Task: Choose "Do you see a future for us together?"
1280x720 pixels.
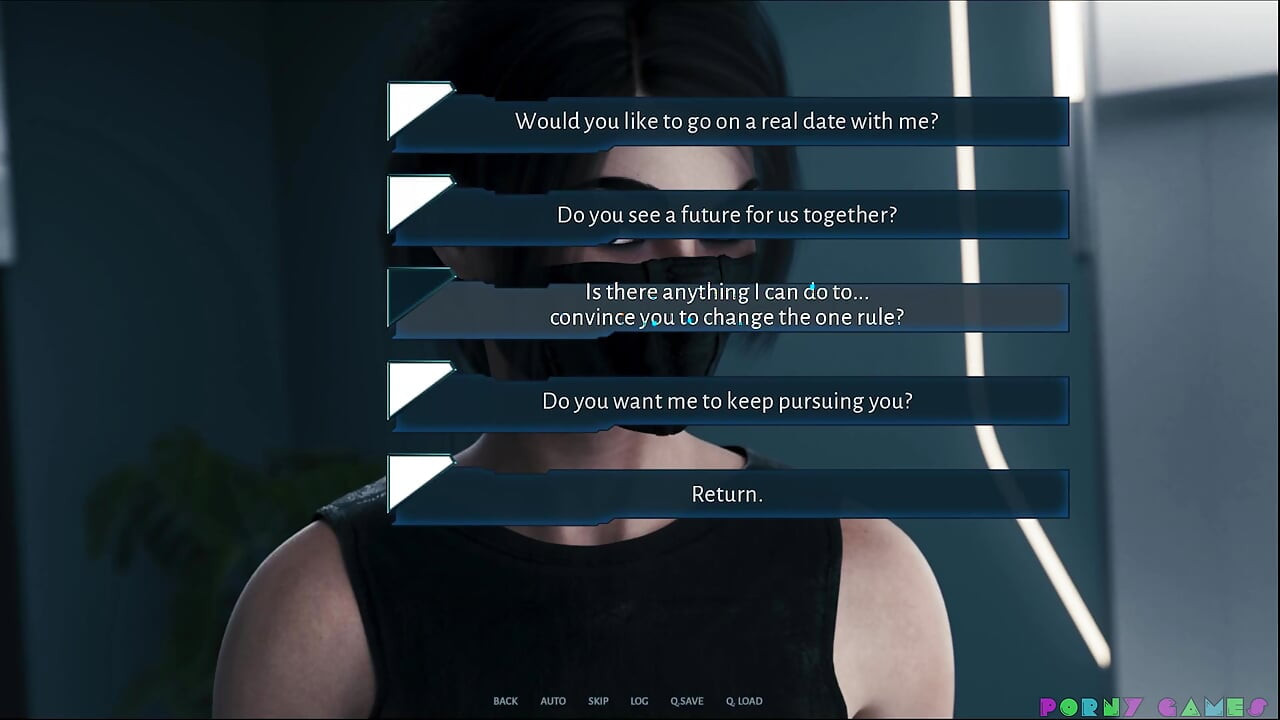Action: pyautogui.click(x=727, y=214)
